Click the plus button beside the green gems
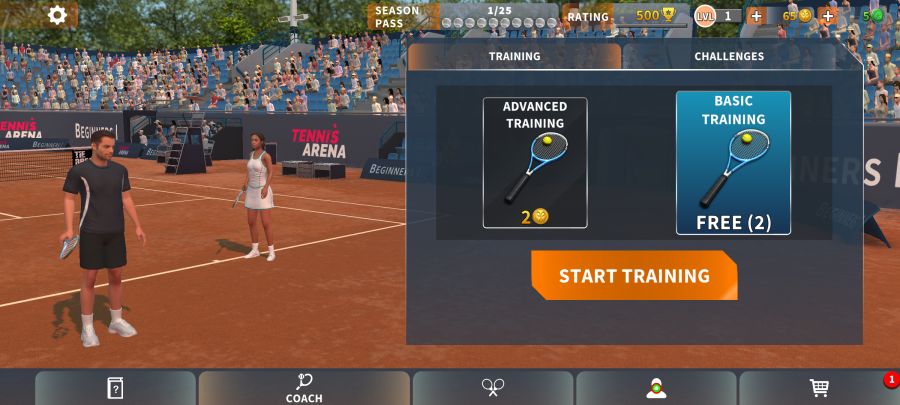 827,16
